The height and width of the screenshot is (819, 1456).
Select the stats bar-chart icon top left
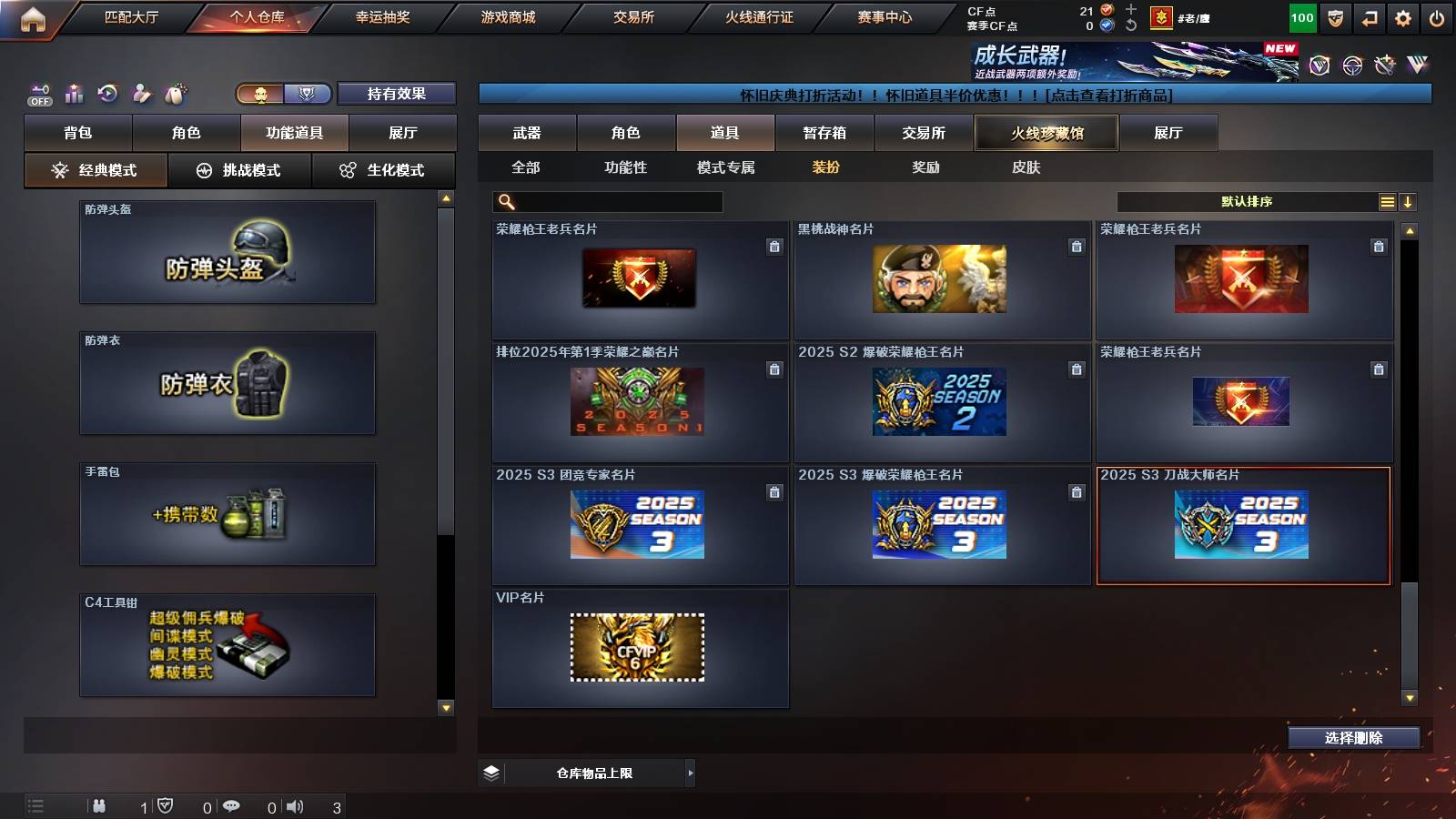coord(74,93)
